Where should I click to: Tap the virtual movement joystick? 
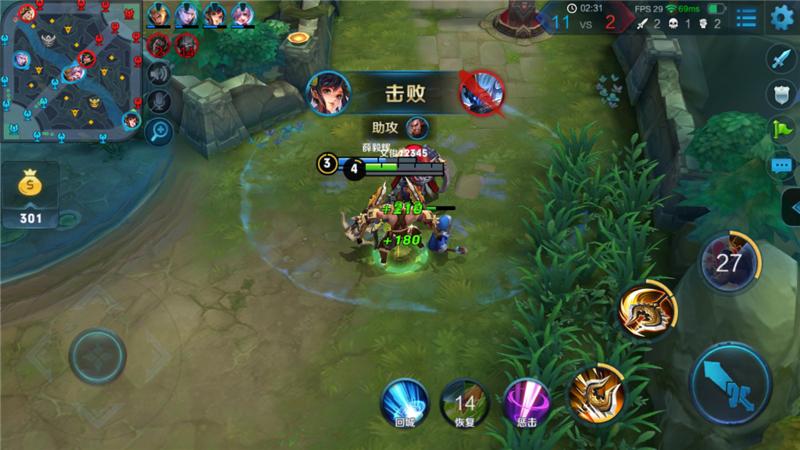click(97, 355)
